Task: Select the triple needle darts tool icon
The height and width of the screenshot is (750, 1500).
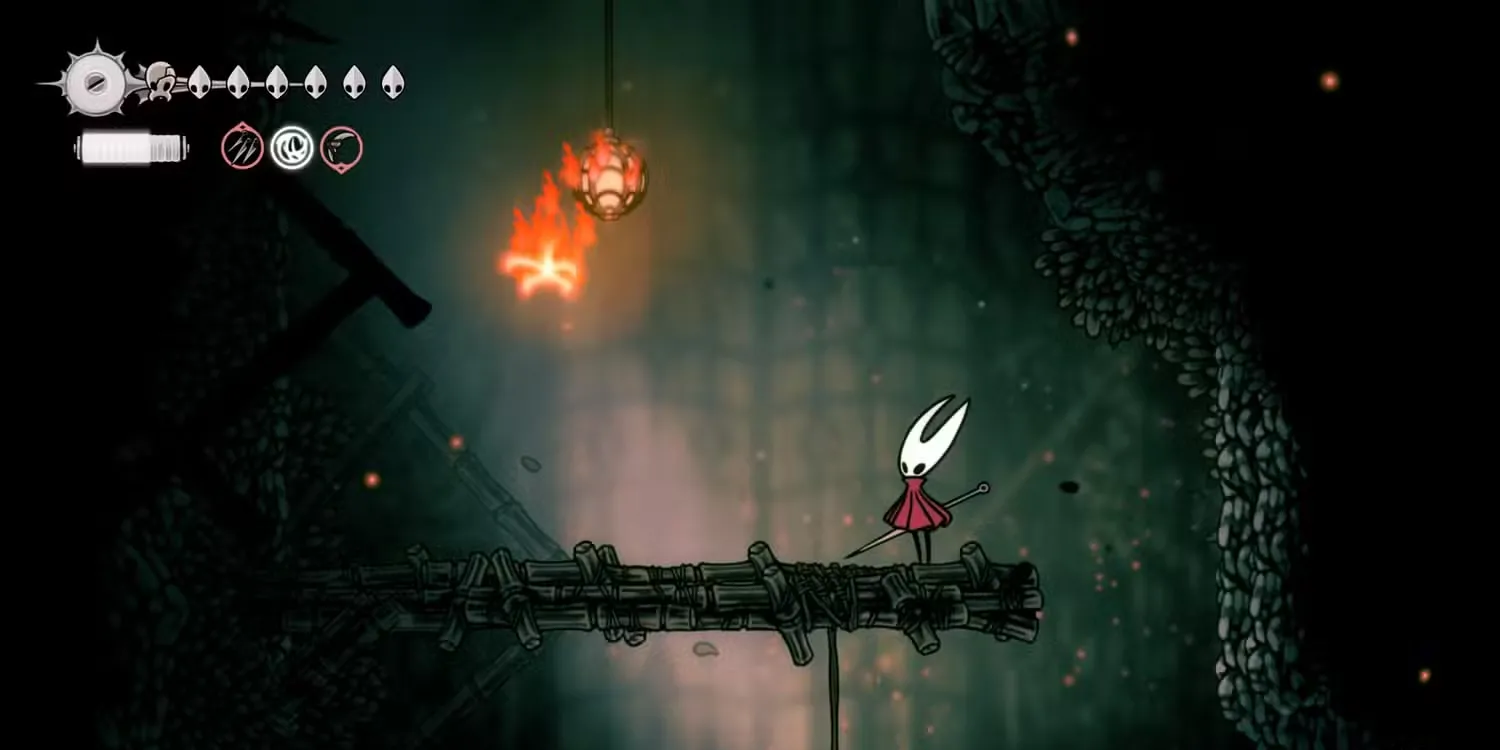Action: click(x=242, y=148)
